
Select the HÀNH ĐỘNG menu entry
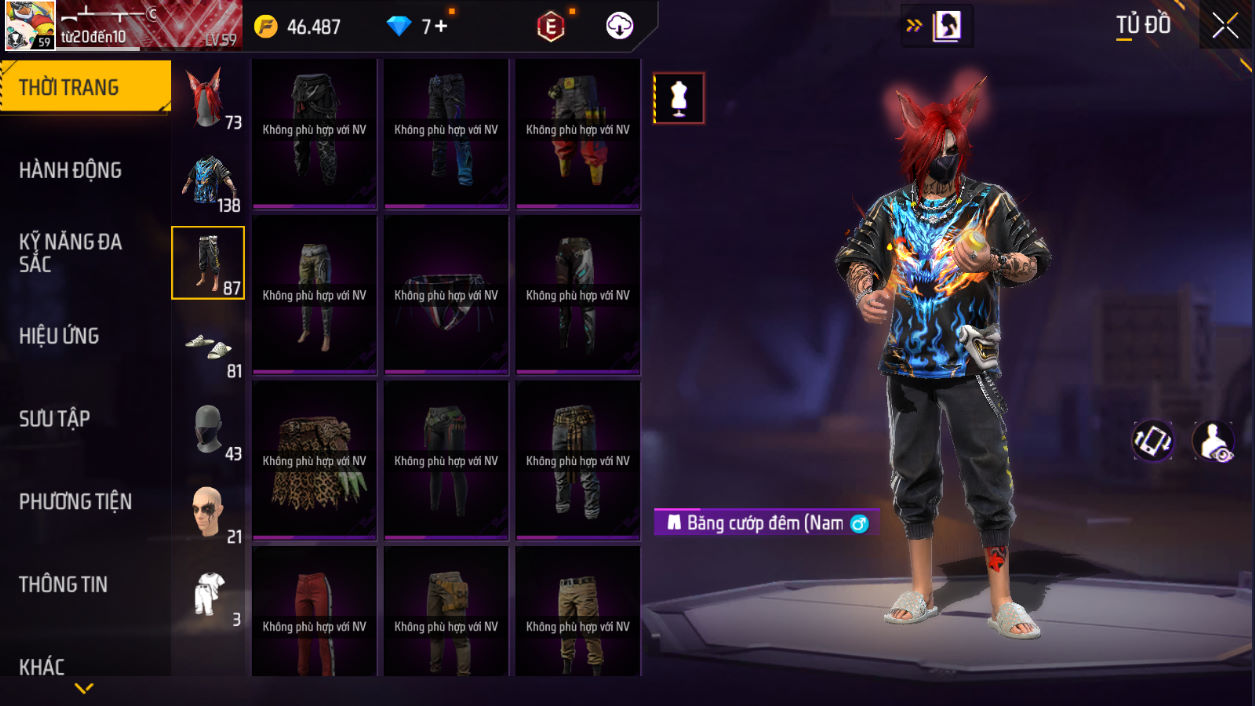71,171
